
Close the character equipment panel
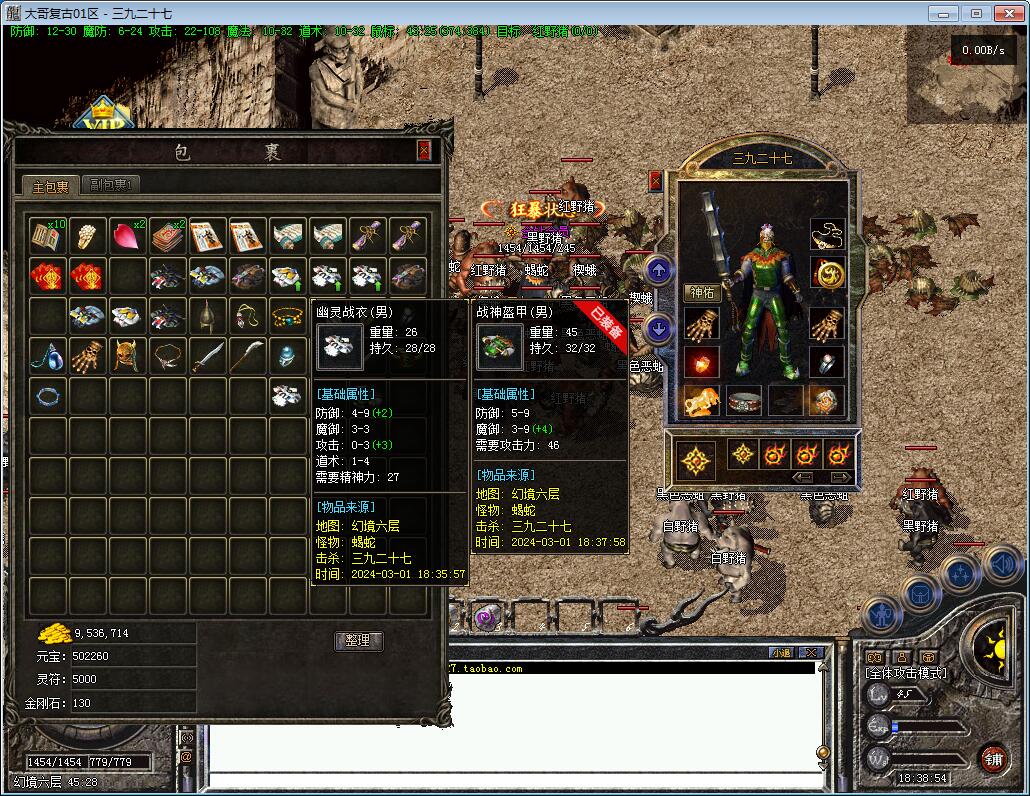655,181
